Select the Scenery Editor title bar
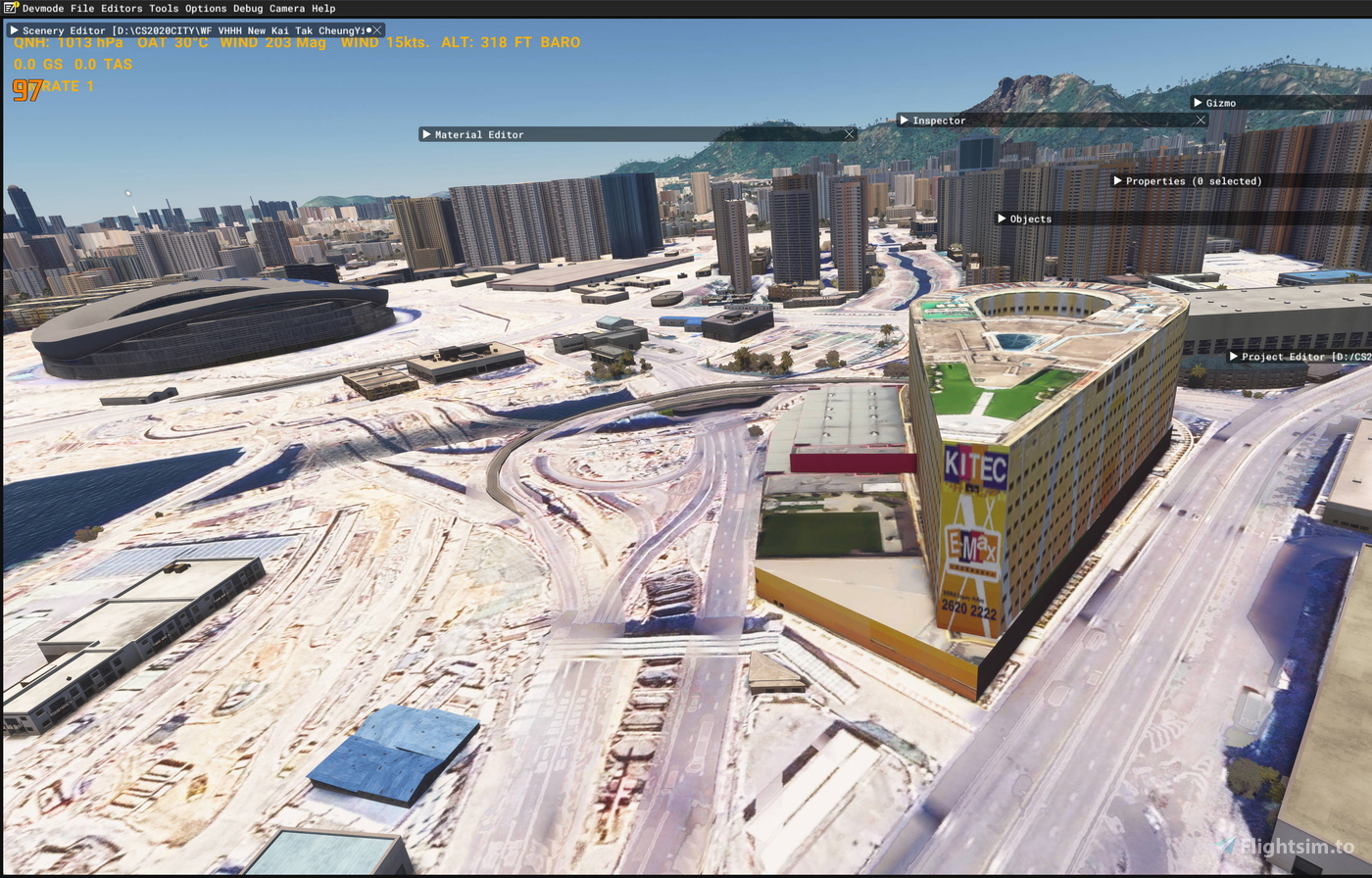1372x878 pixels. tap(176, 29)
